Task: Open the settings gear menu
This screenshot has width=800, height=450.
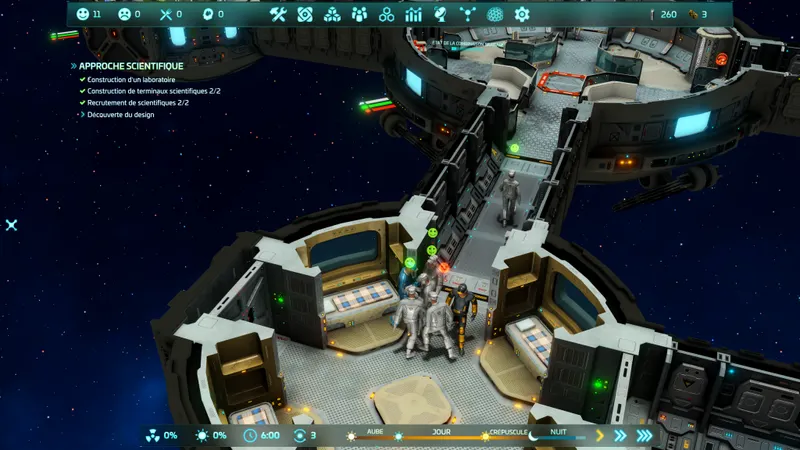Action: point(521,14)
